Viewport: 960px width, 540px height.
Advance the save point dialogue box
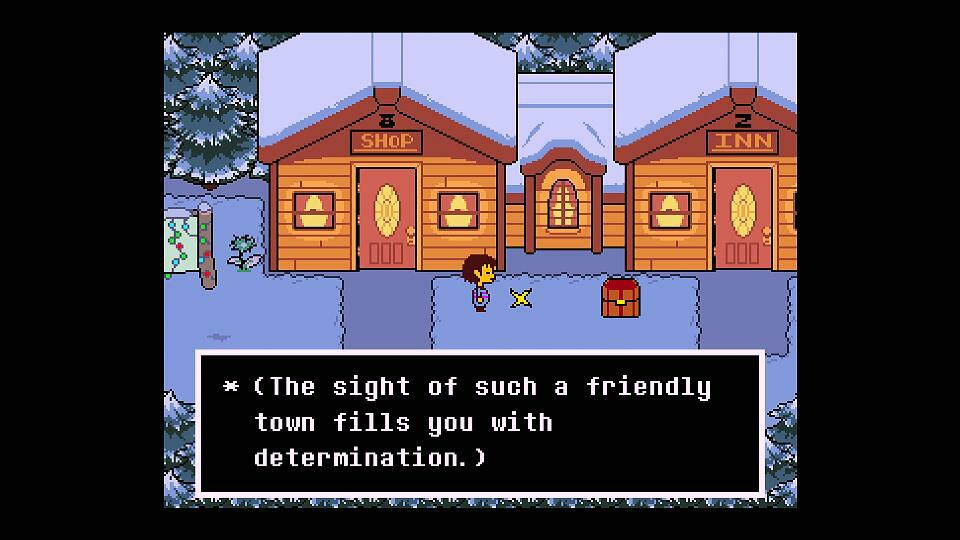[480, 422]
